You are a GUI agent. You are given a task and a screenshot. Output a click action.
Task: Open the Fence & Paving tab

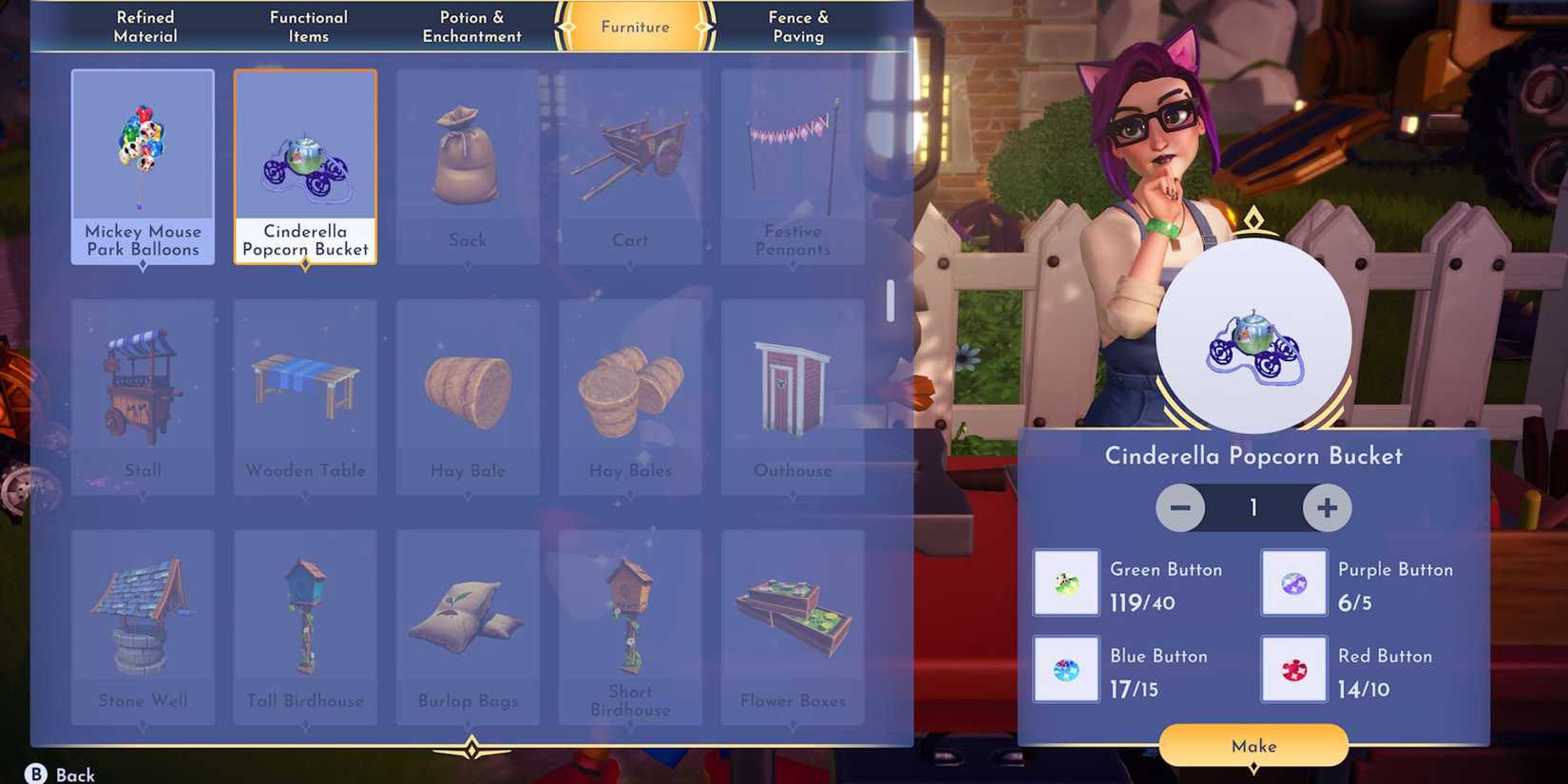[x=798, y=27]
